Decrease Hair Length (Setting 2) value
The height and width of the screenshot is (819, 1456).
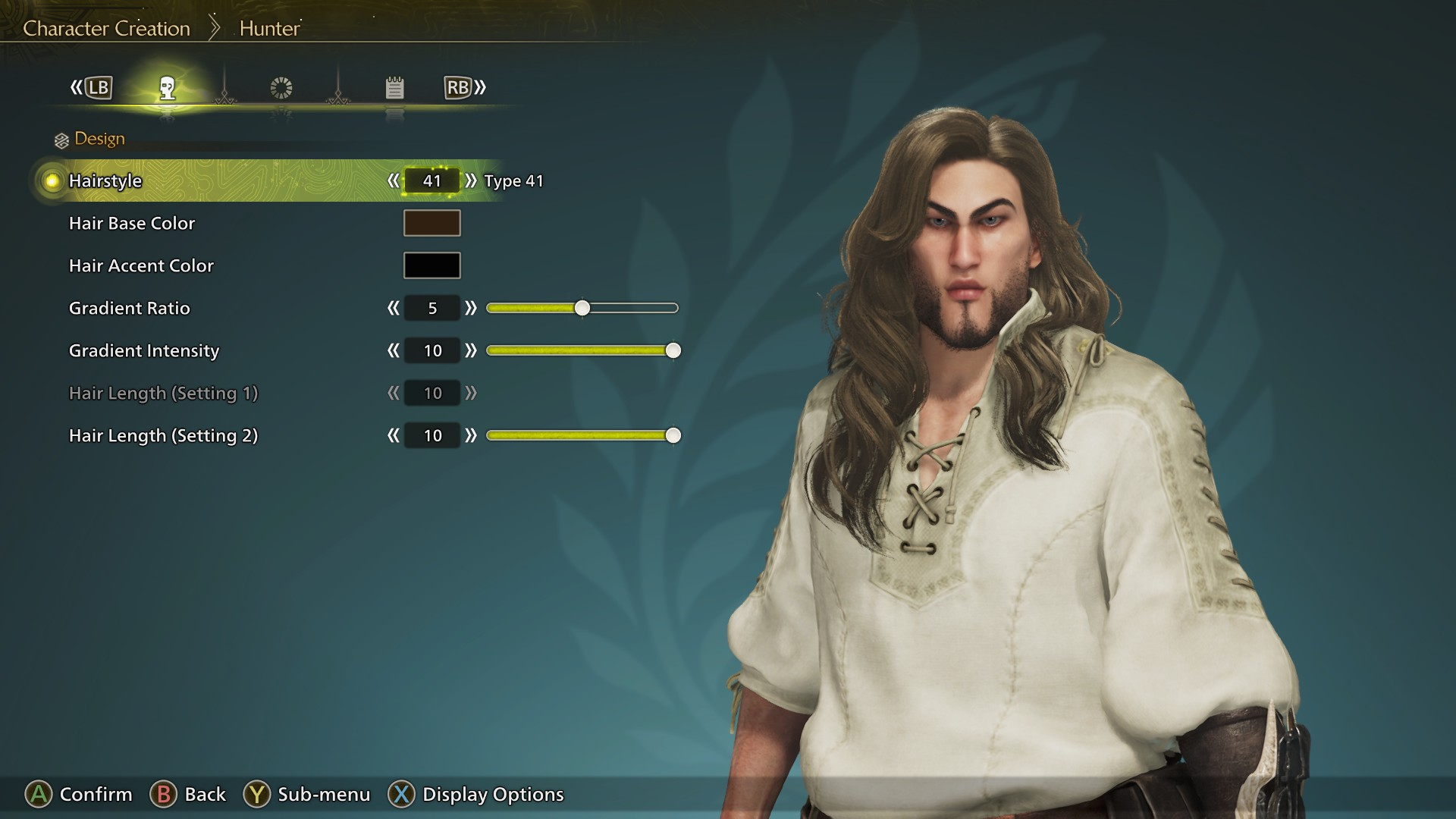click(x=393, y=435)
